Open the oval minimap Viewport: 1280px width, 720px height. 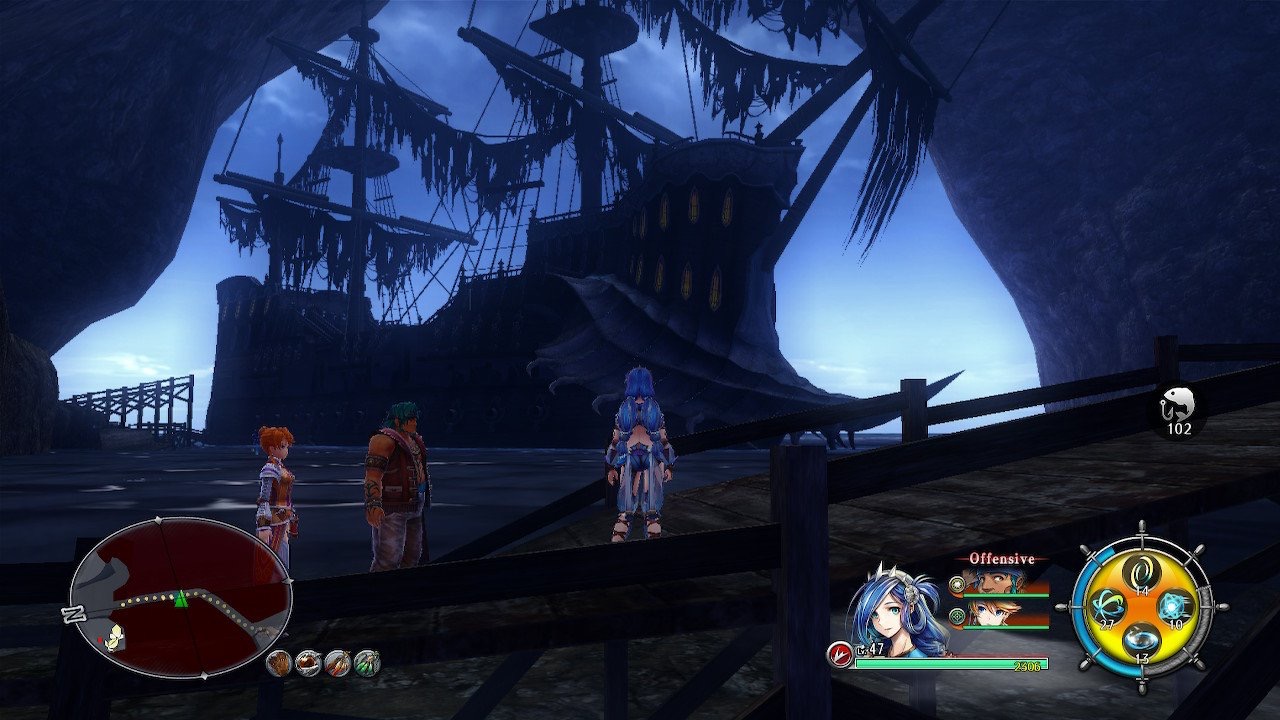tap(180, 598)
